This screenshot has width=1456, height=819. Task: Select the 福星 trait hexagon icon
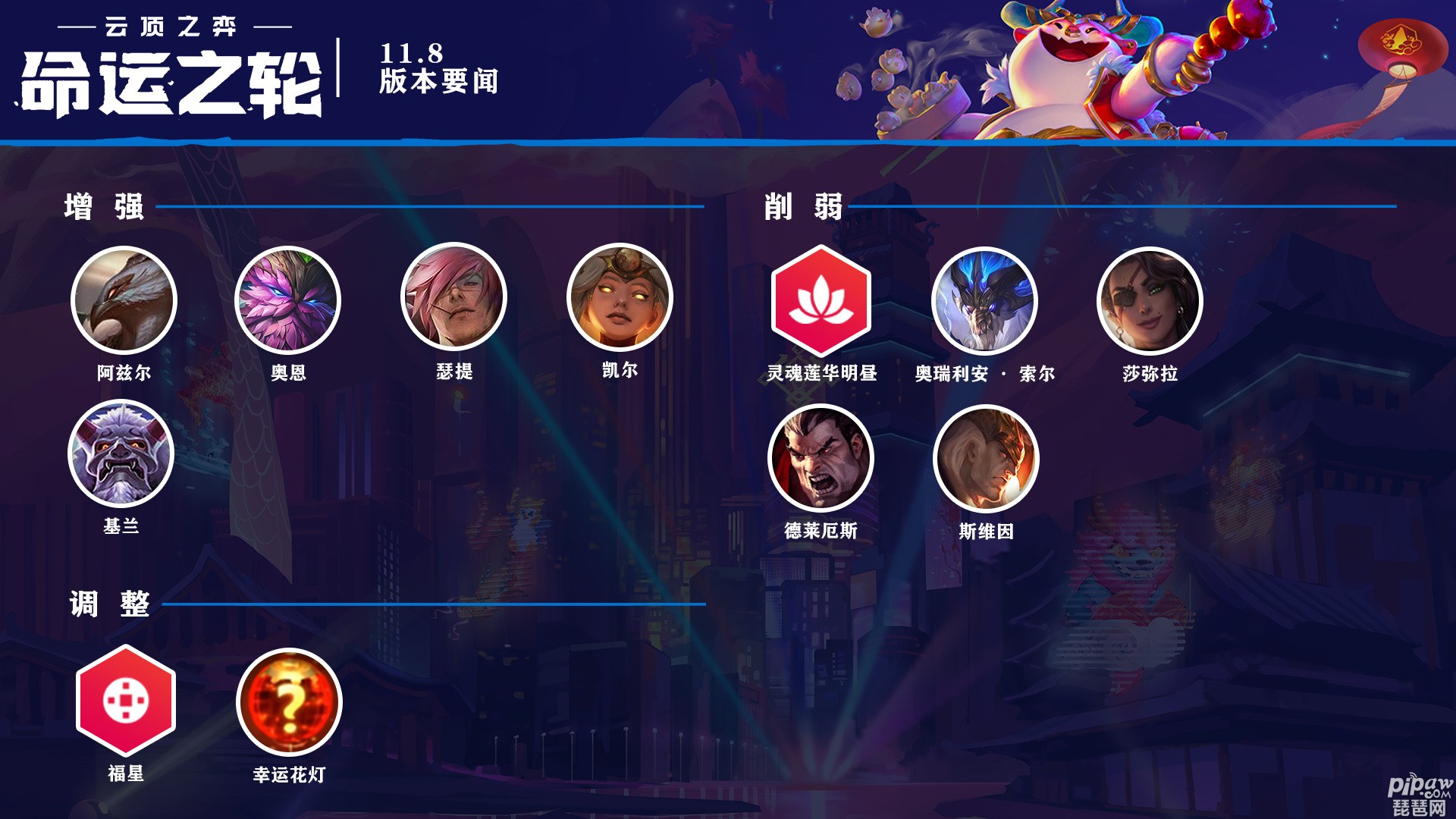tap(126, 700)
